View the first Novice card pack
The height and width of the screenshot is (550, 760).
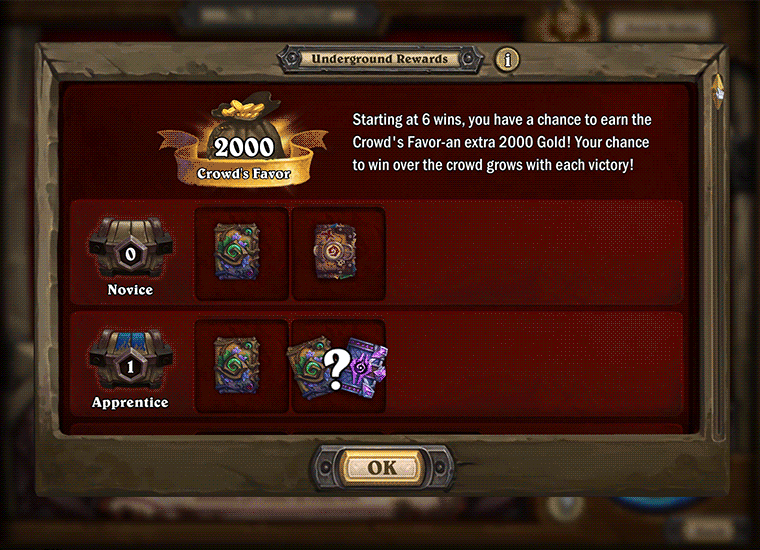[240, 252]
